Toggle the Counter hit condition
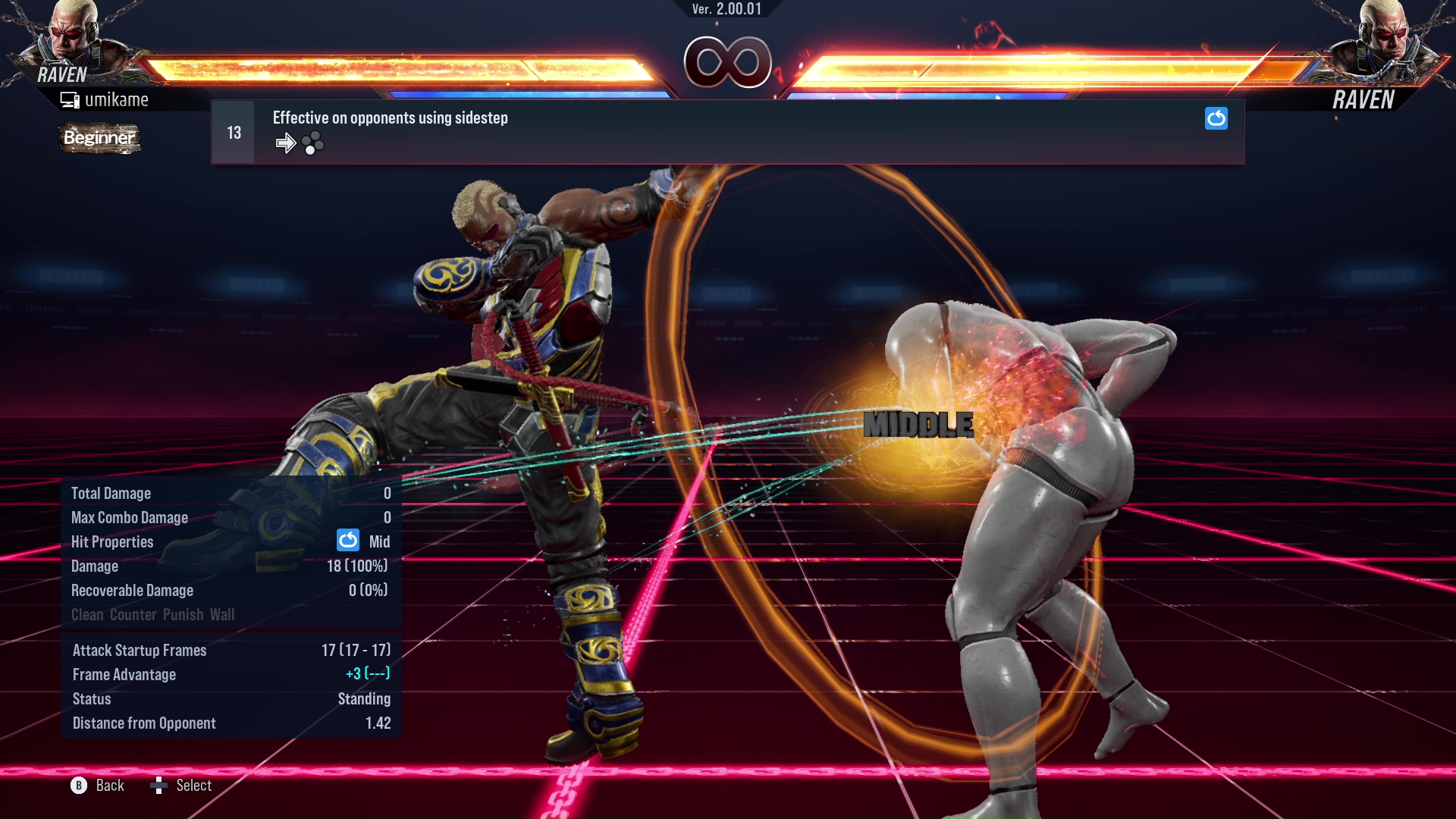 (x=133, y=615)
